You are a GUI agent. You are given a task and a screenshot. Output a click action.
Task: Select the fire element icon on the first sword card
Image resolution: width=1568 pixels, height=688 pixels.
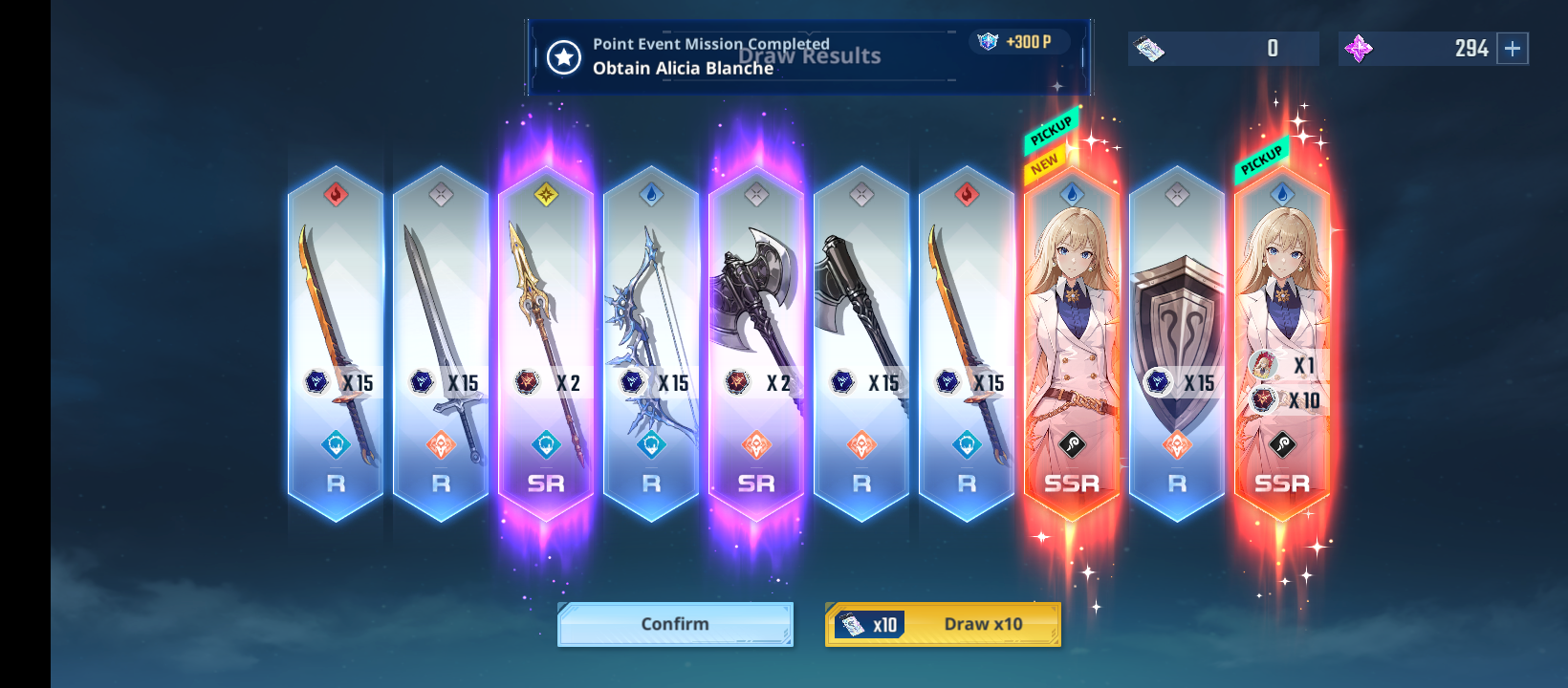[x=336, y=193]
